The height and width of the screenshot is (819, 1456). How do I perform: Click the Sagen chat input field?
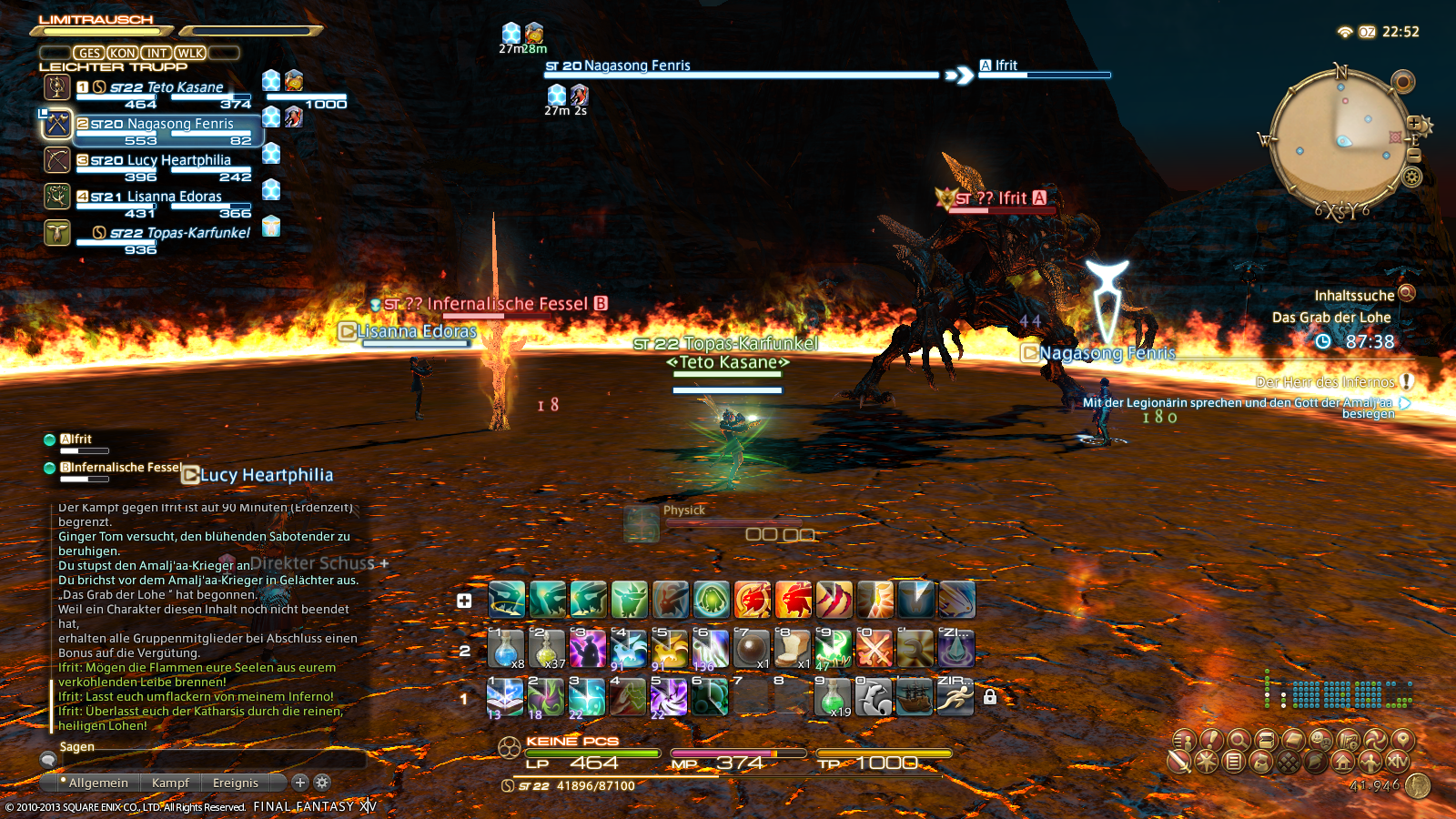pos(209,758)
